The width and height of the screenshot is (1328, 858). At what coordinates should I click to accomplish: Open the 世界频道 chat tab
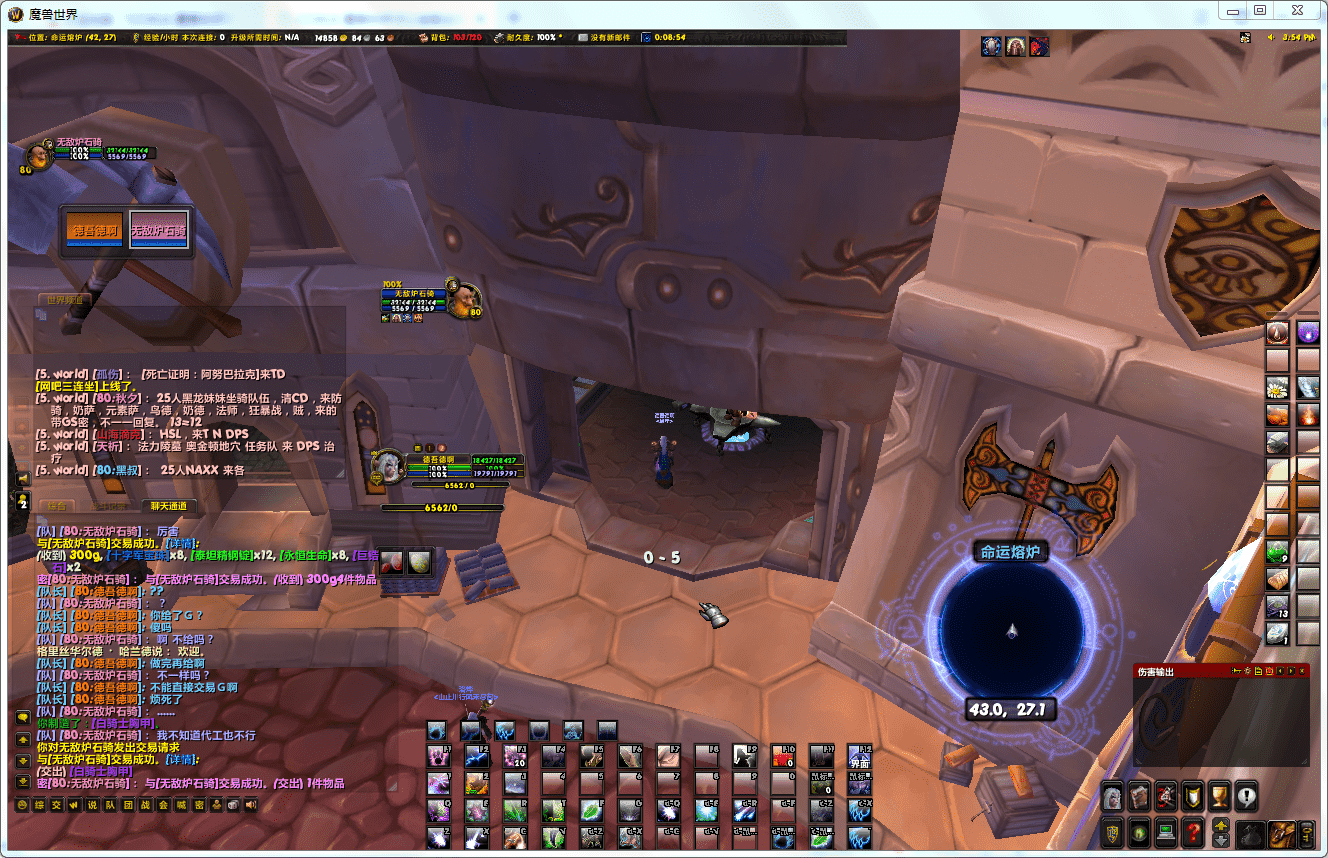[x=64, y=299]
